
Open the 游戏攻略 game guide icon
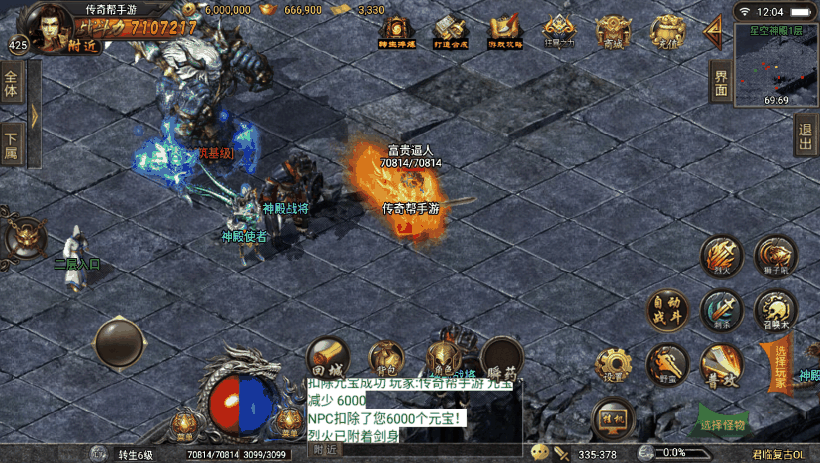pos(504,32)
